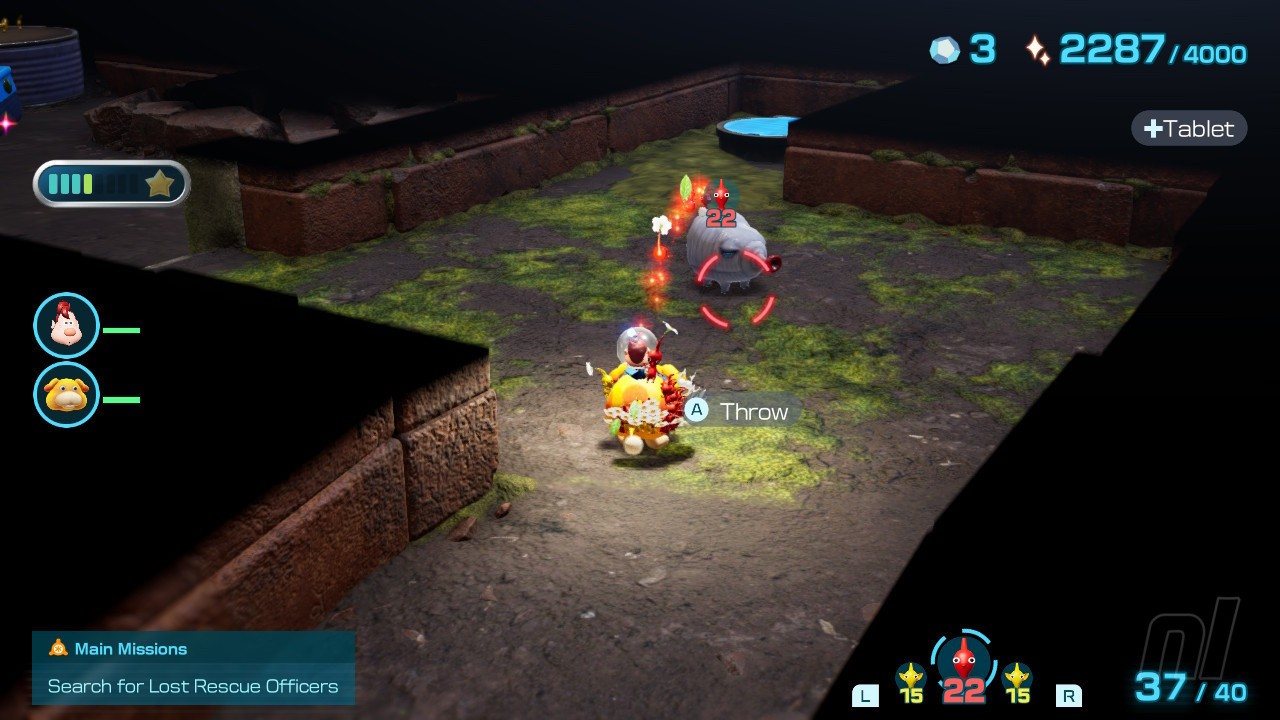This screenshot has height=720, width=1280.
Task: Choose the captain's portrait icon
Action: click(66, 325)
